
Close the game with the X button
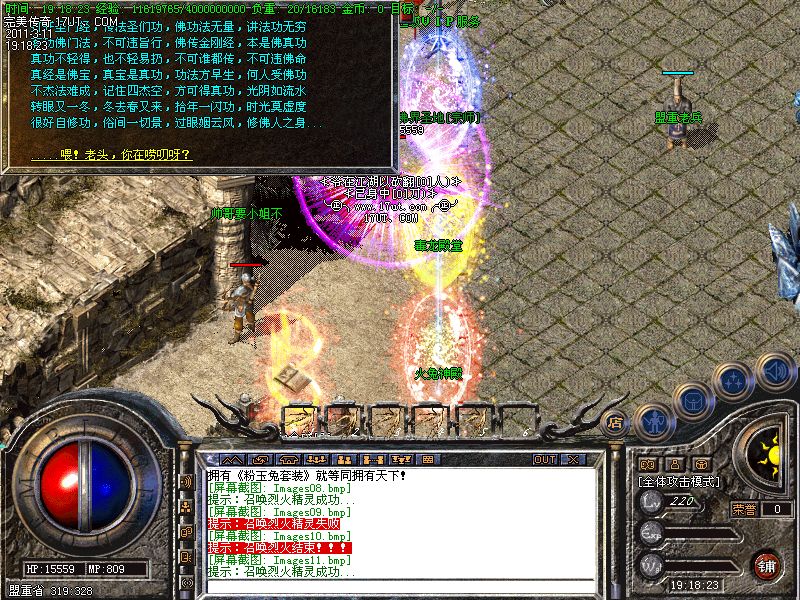(574, 459)
